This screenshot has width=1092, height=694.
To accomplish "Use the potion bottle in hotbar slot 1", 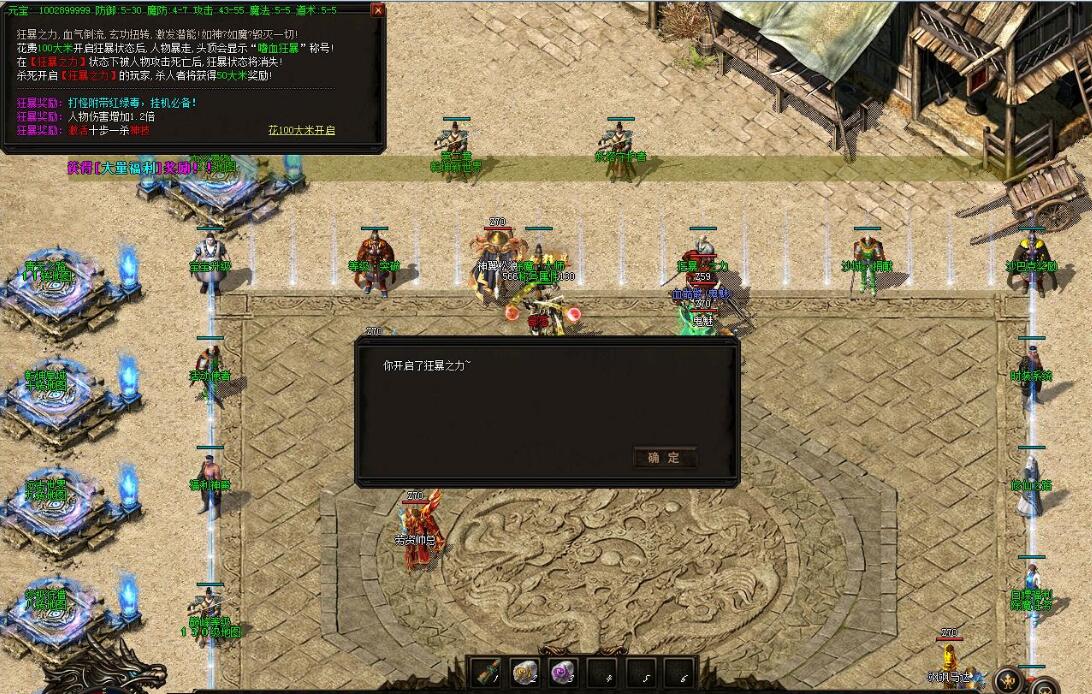I will tap(487, 672).
